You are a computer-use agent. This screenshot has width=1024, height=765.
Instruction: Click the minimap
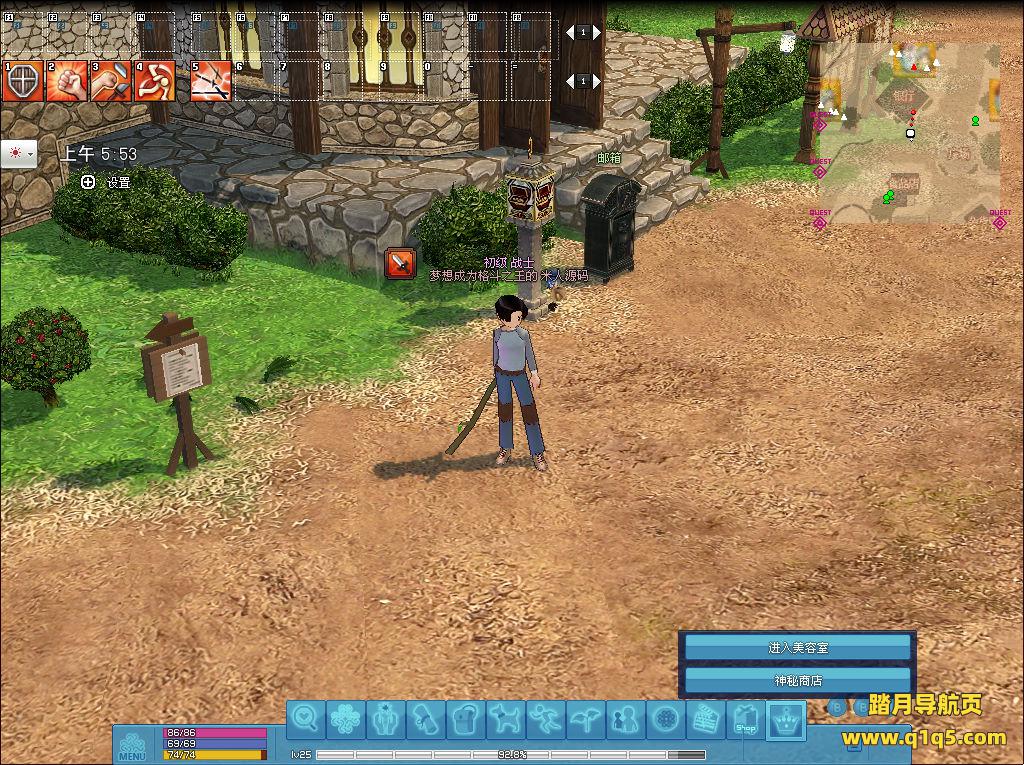908,133
